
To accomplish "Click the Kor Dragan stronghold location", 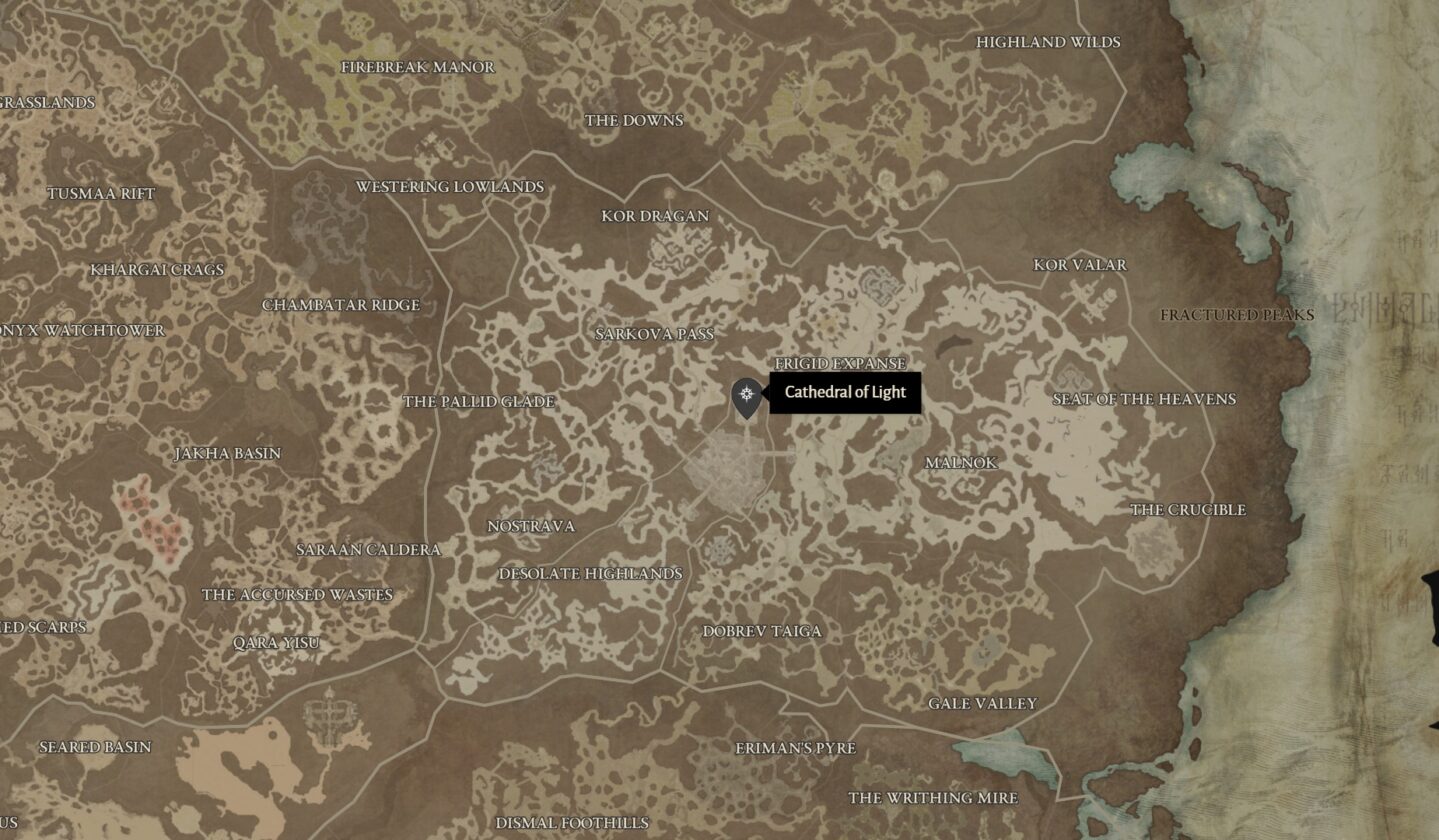I will [657, 216].
